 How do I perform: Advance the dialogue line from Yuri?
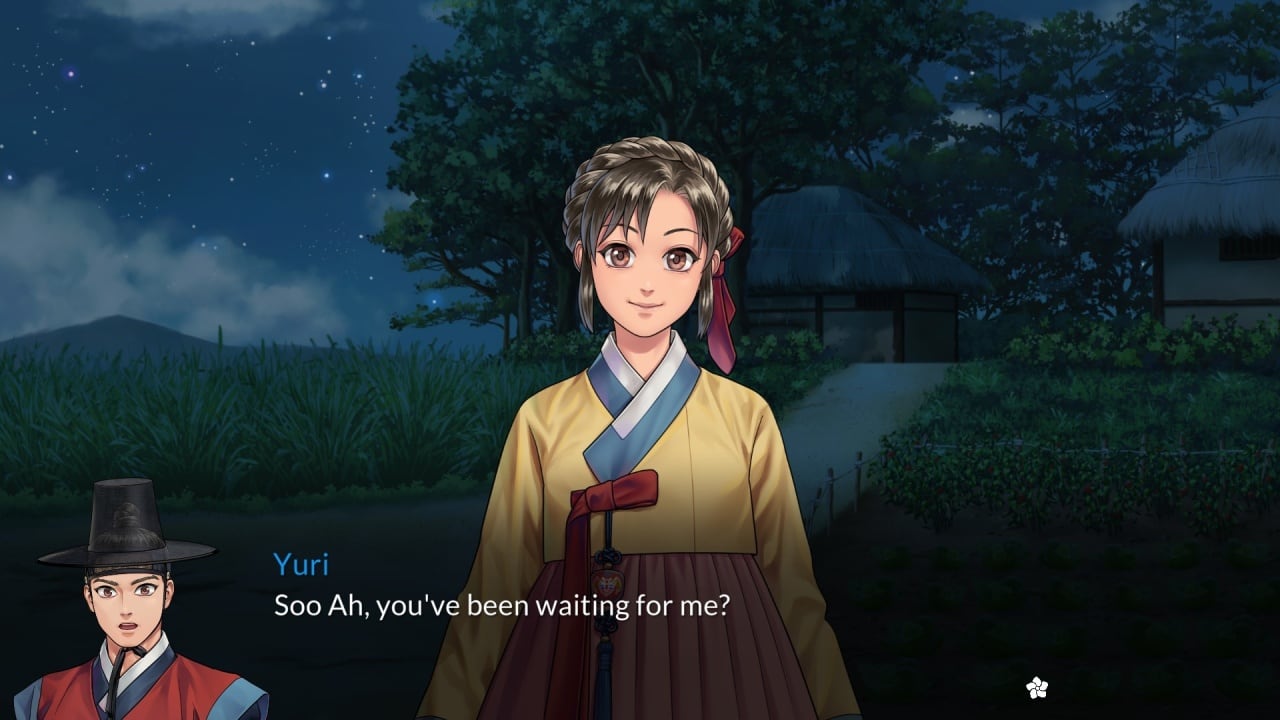[x=502, y=605]
